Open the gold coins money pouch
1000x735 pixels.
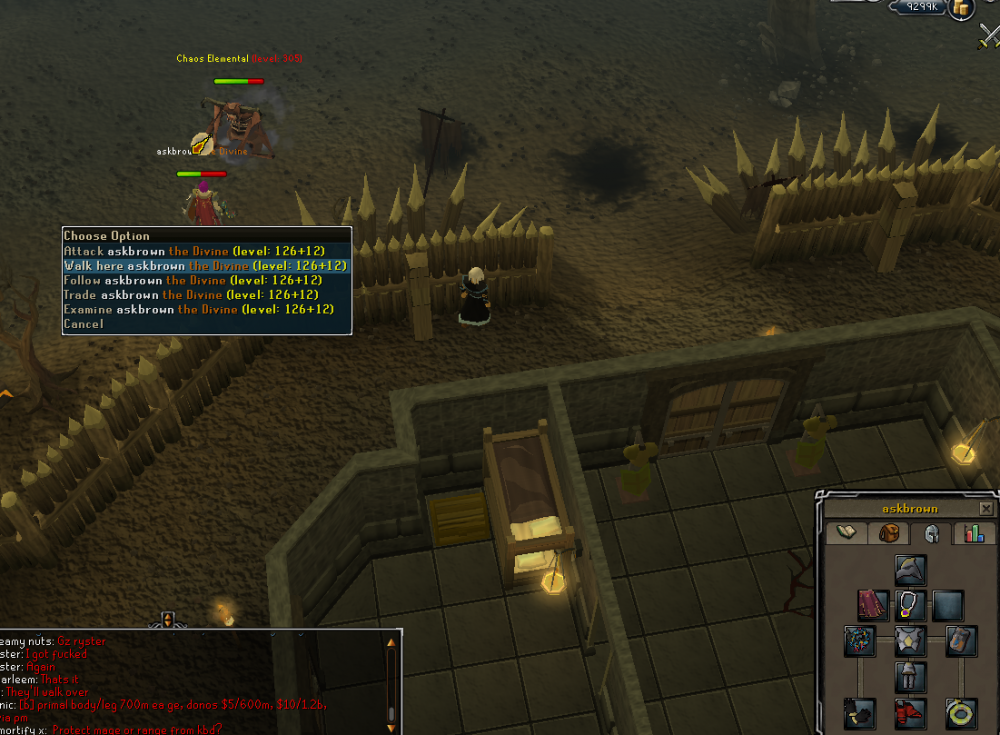[x=961, y=9]
